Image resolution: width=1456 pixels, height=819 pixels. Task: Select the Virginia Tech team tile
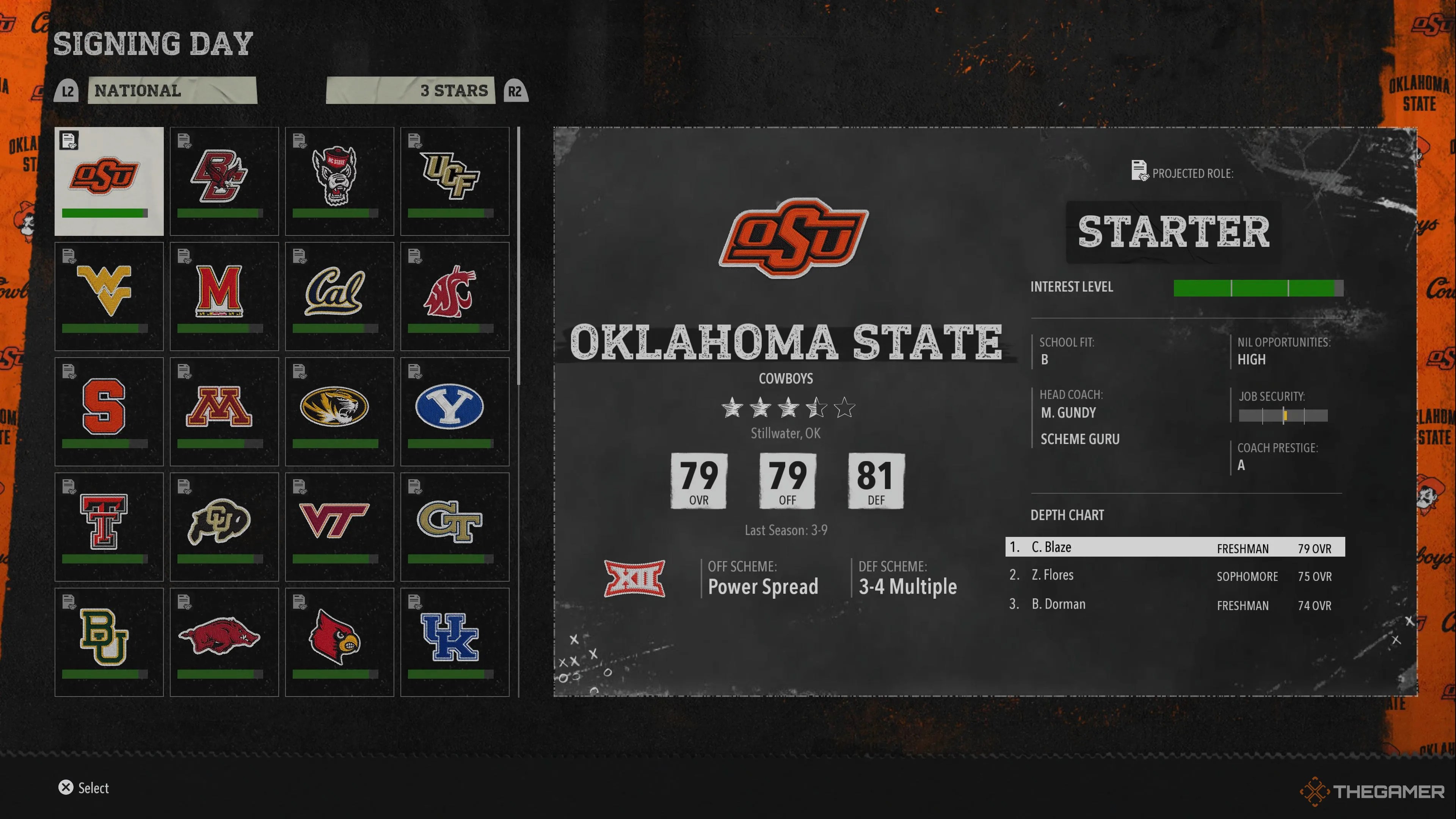pos(339,527)
